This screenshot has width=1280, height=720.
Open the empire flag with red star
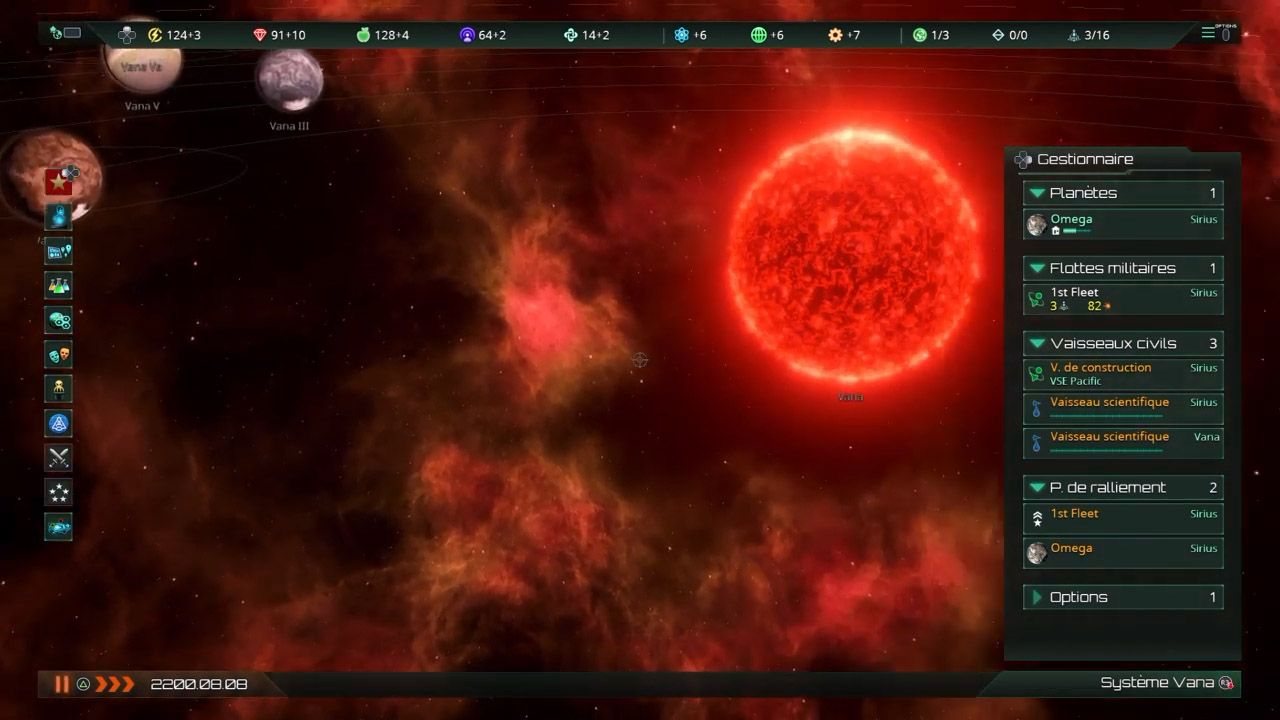pyautogui.click(x=58, y=183)
